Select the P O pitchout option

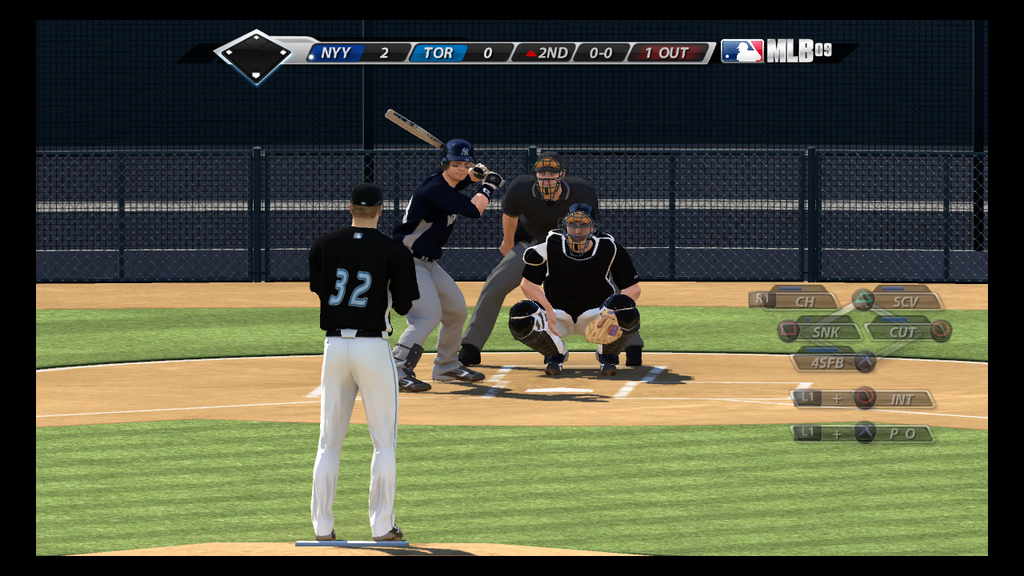tap(864, 433)
